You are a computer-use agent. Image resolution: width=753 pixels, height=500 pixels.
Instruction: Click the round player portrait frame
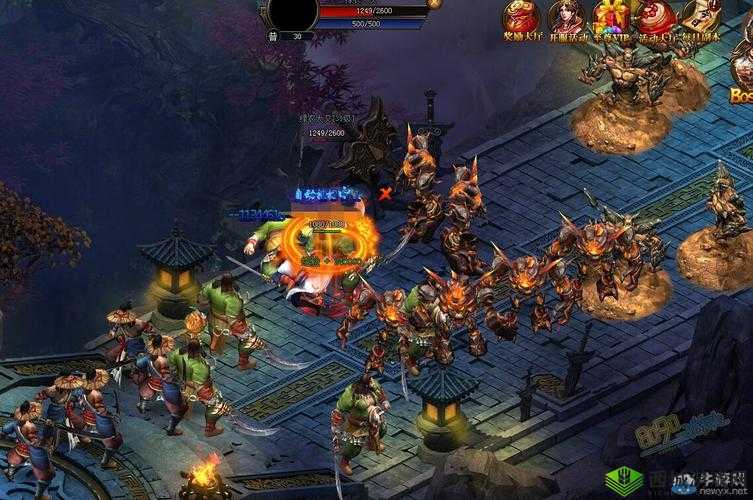click(291, 14)
